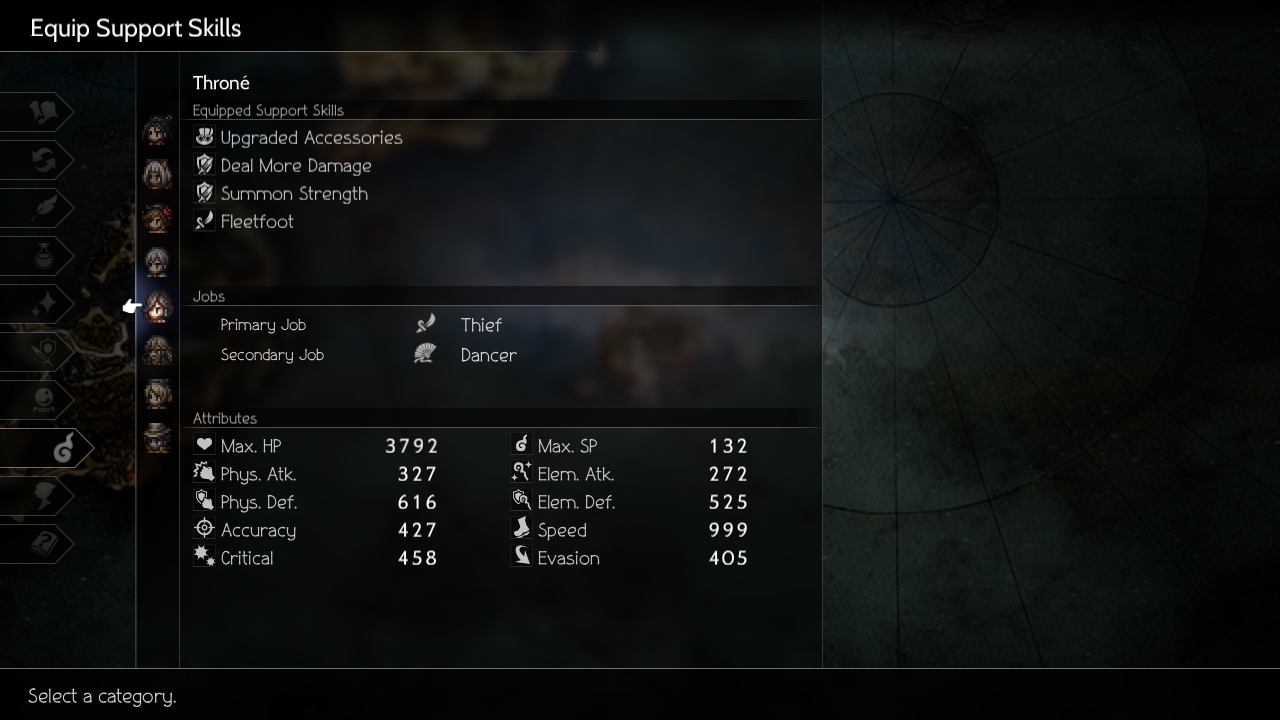Select the Summon Strength support skill

(293, 194)
